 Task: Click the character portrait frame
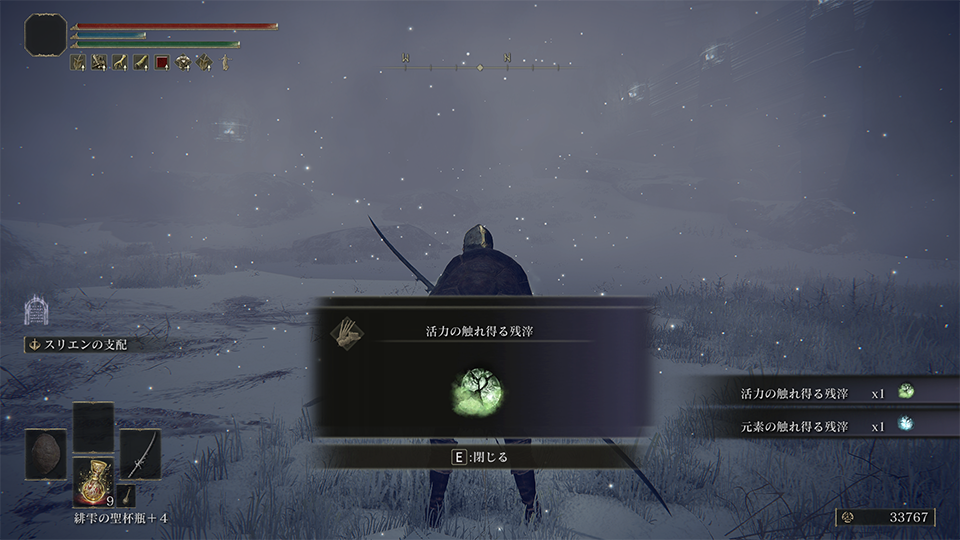46,35
